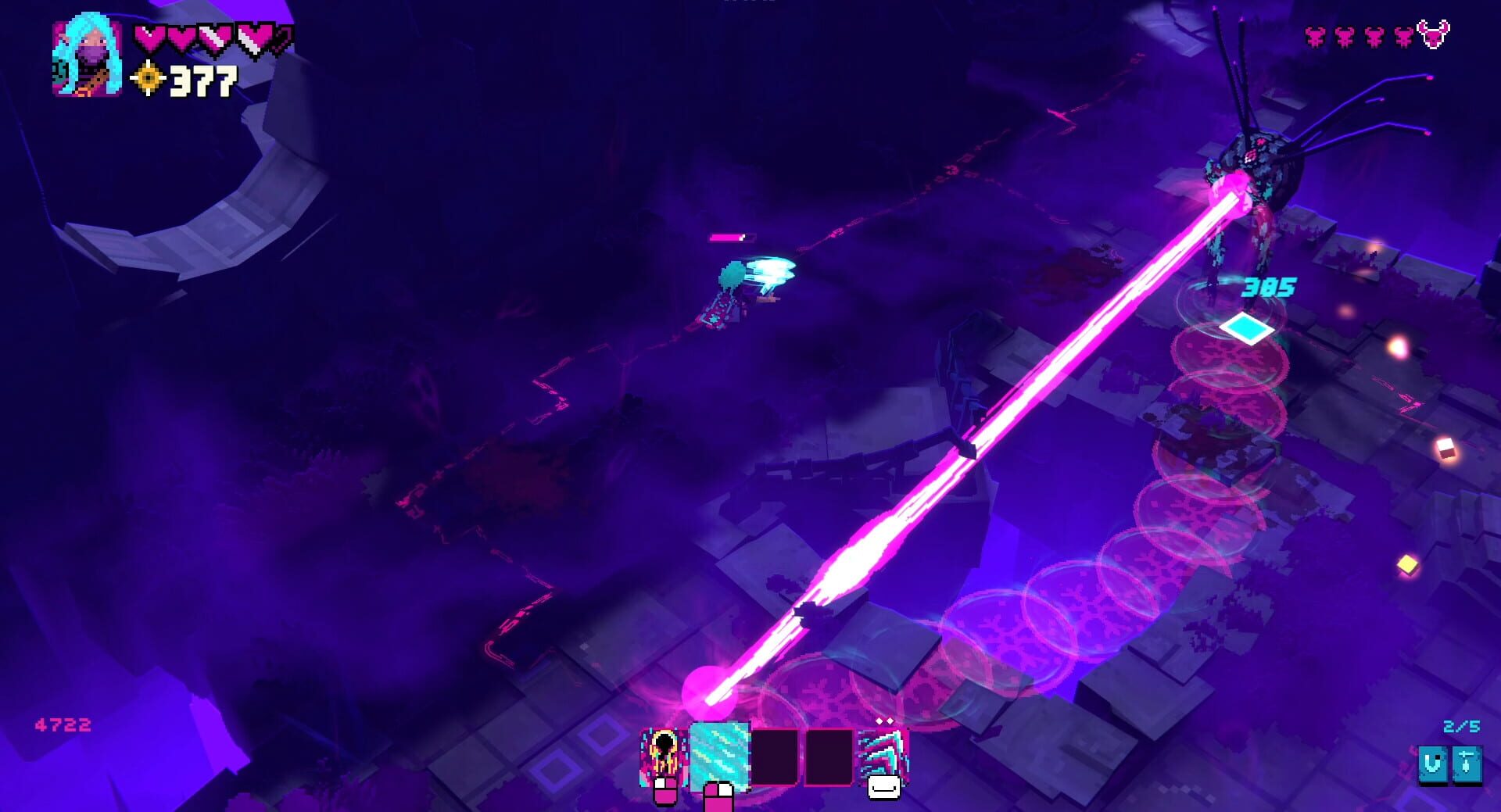Click the boss skull wave tracker icon

click(1433, 35)
